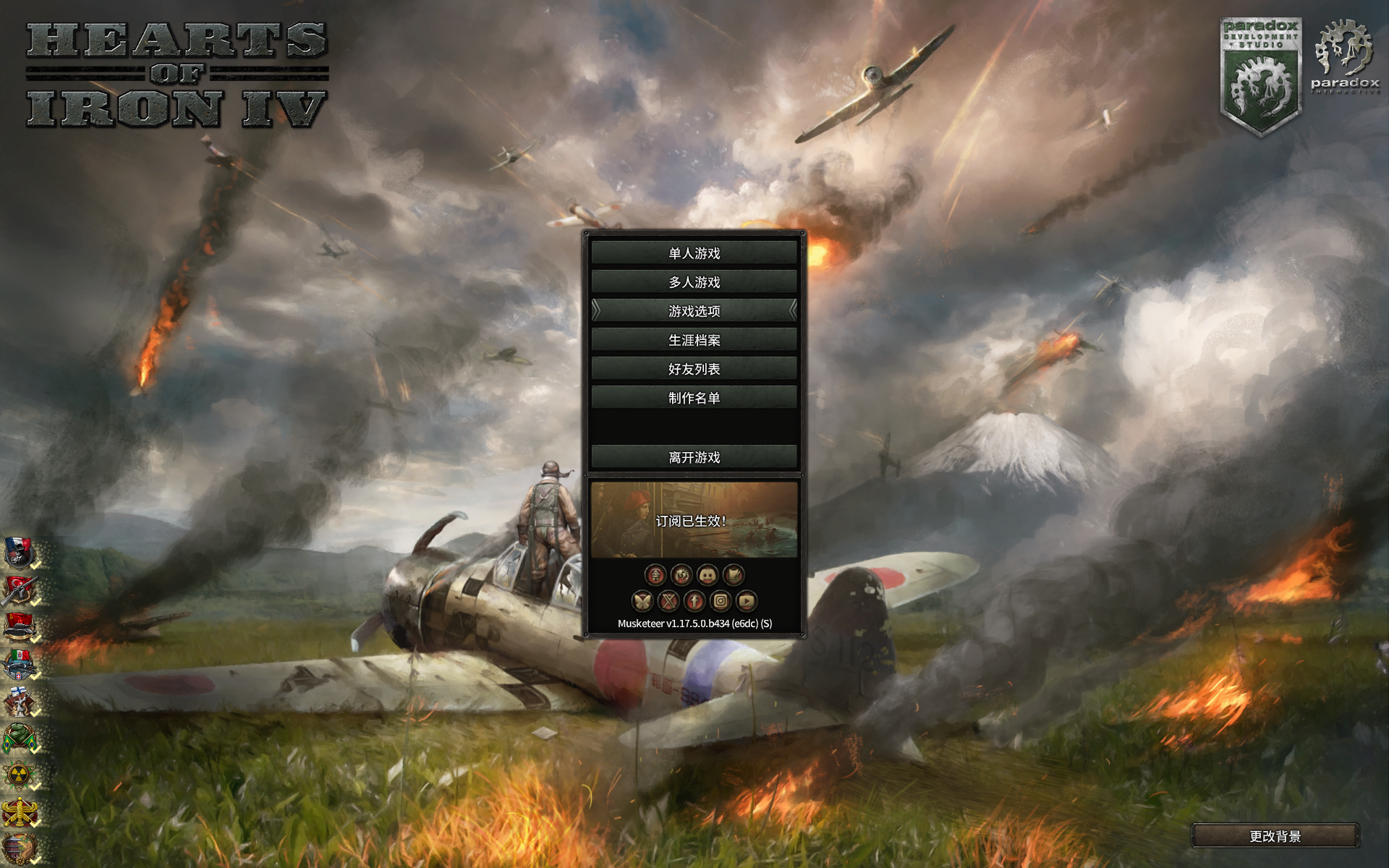Open the butterfly Bluesky link icon
The image size is (1389, 868).
642,600
